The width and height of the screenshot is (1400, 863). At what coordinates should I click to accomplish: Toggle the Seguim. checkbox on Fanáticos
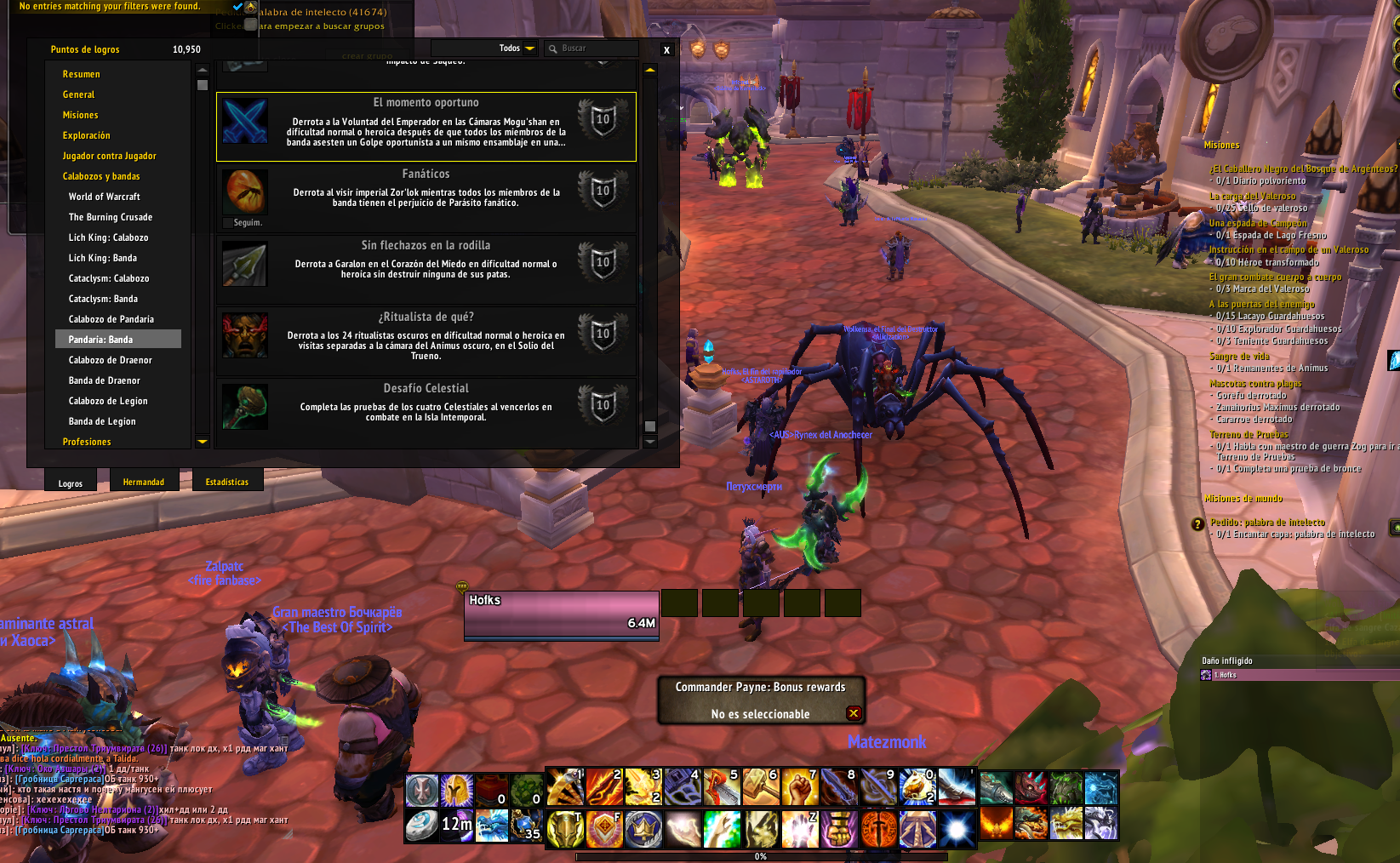(x=227, y=223)
